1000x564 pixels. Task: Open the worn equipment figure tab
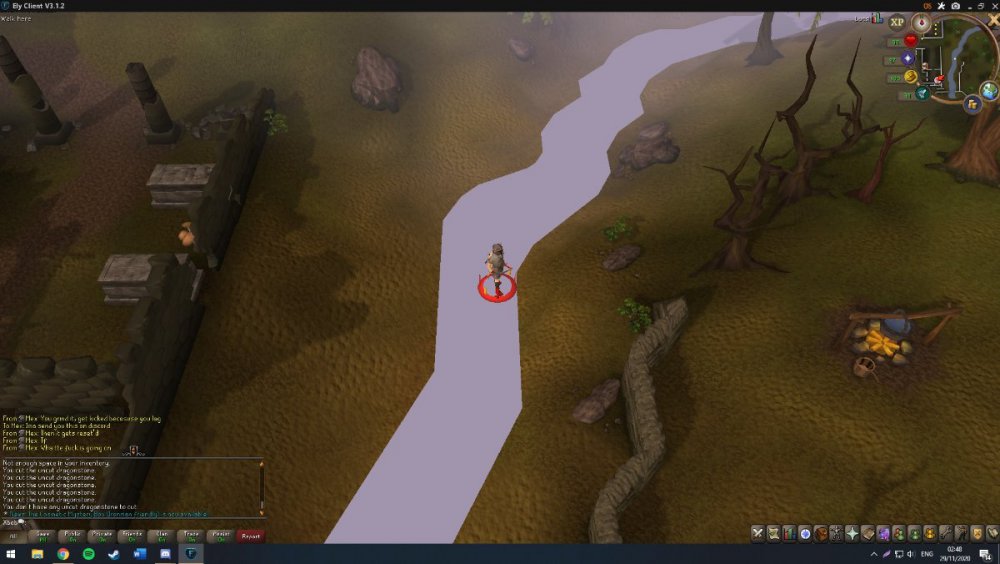pyautogui.click(x=835, y=533)
